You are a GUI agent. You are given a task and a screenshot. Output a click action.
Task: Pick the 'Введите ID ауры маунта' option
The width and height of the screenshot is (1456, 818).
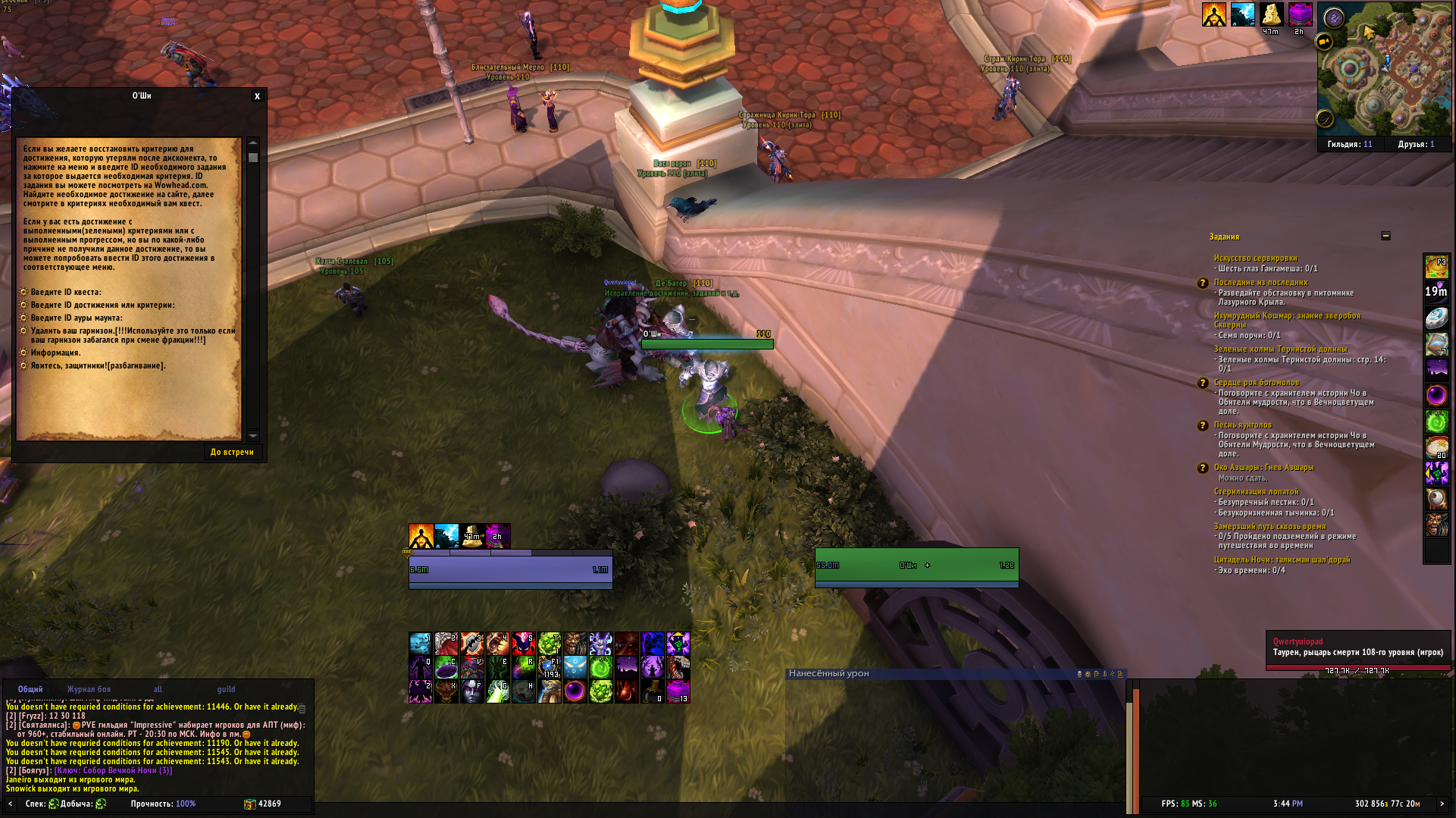pyautogui.click(x=76, y=318)
